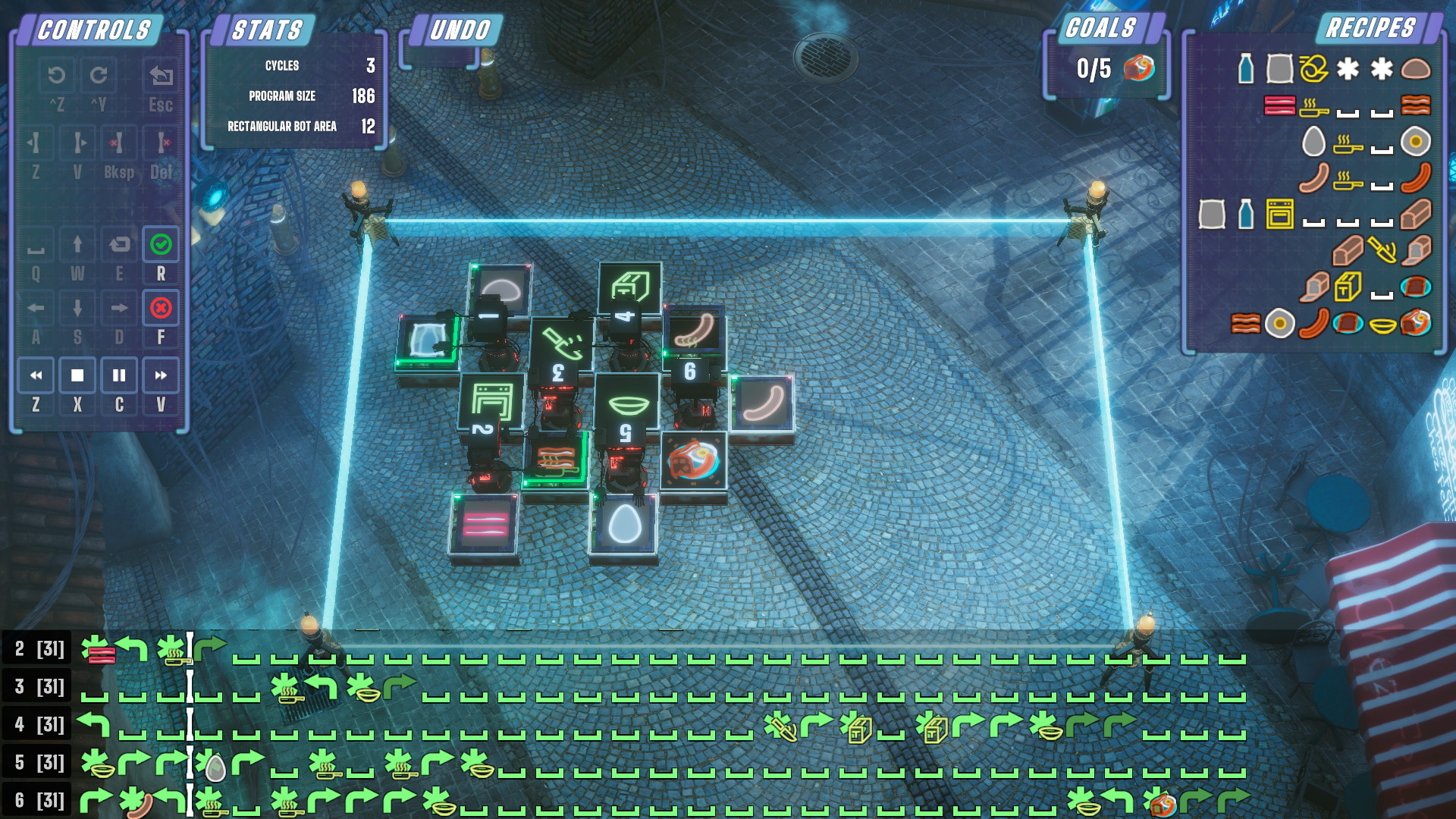
Task: Select the move left arrow instruction
Action: click(x=36, y=308)
